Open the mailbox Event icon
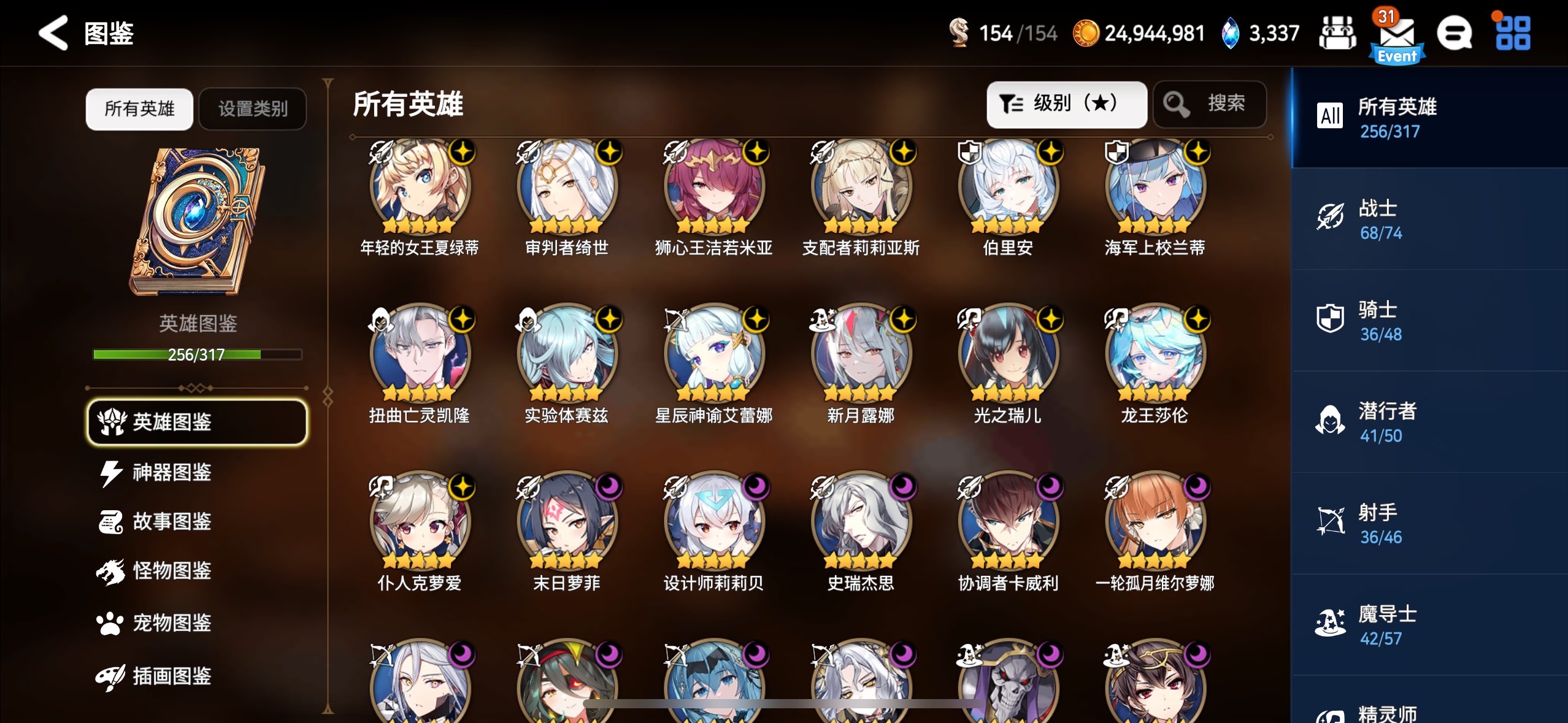Screen dimensions: 1568x723 tap(1396, 37)
